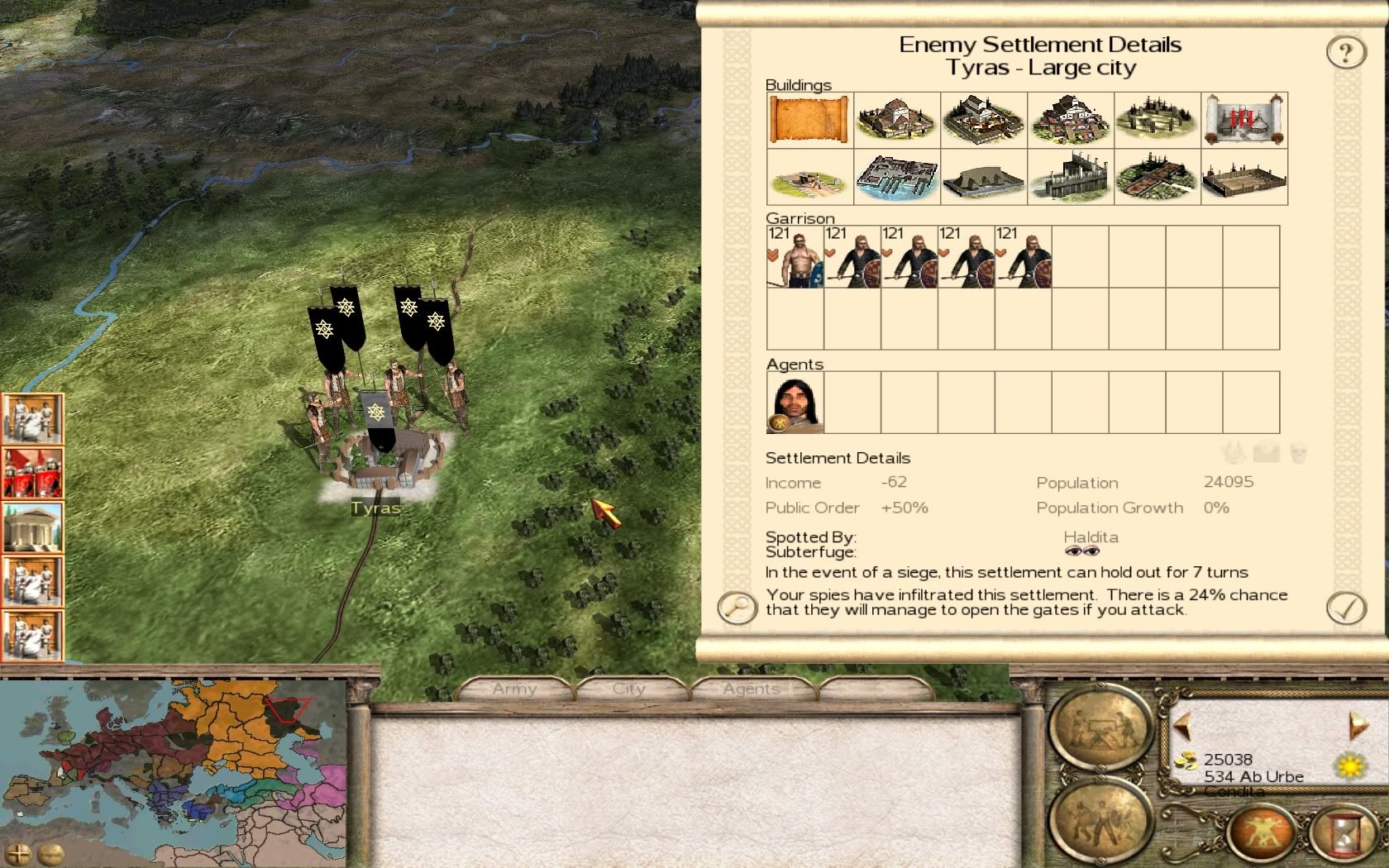The image size is (1389, 868).
Task: Switch to the City tab
Action: point(628,689)
